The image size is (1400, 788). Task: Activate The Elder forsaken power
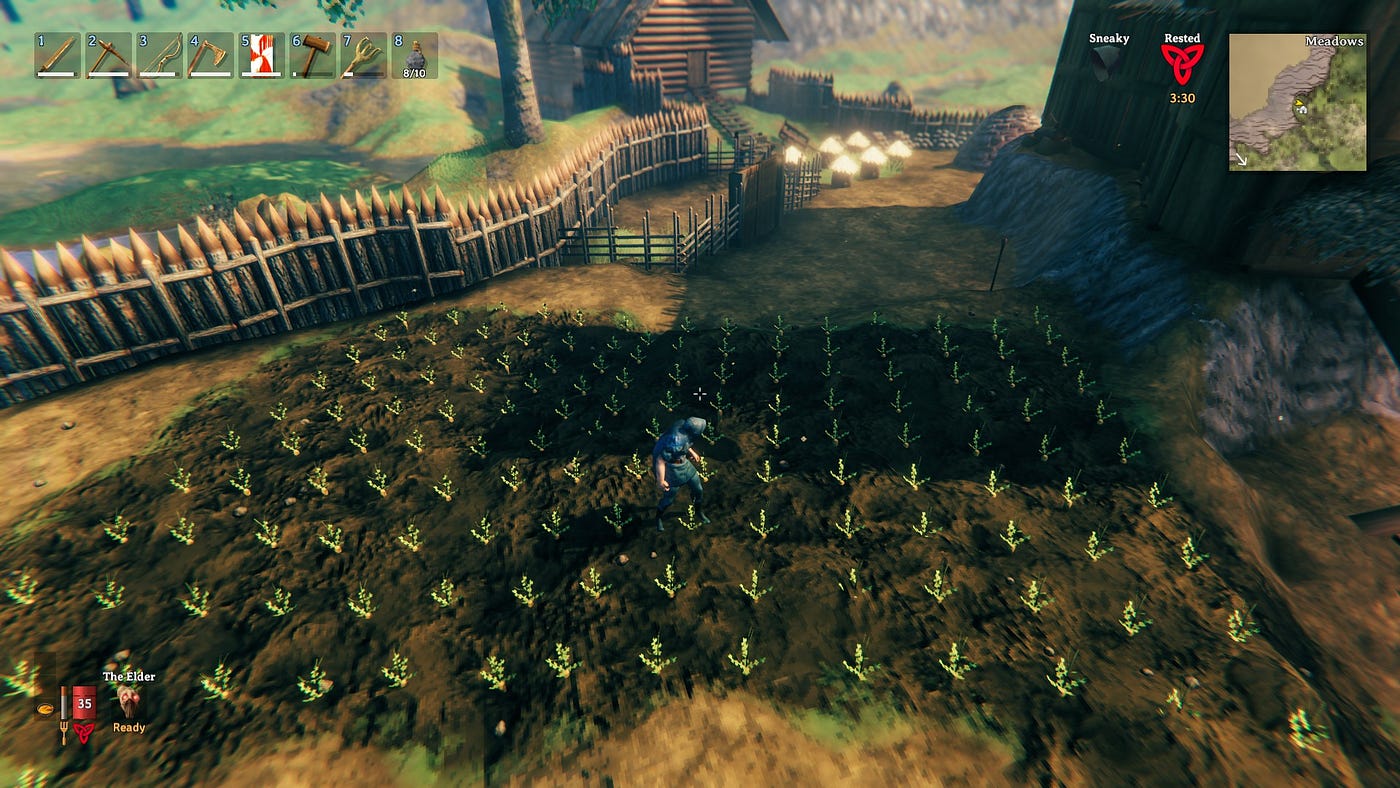coord(128,702)
